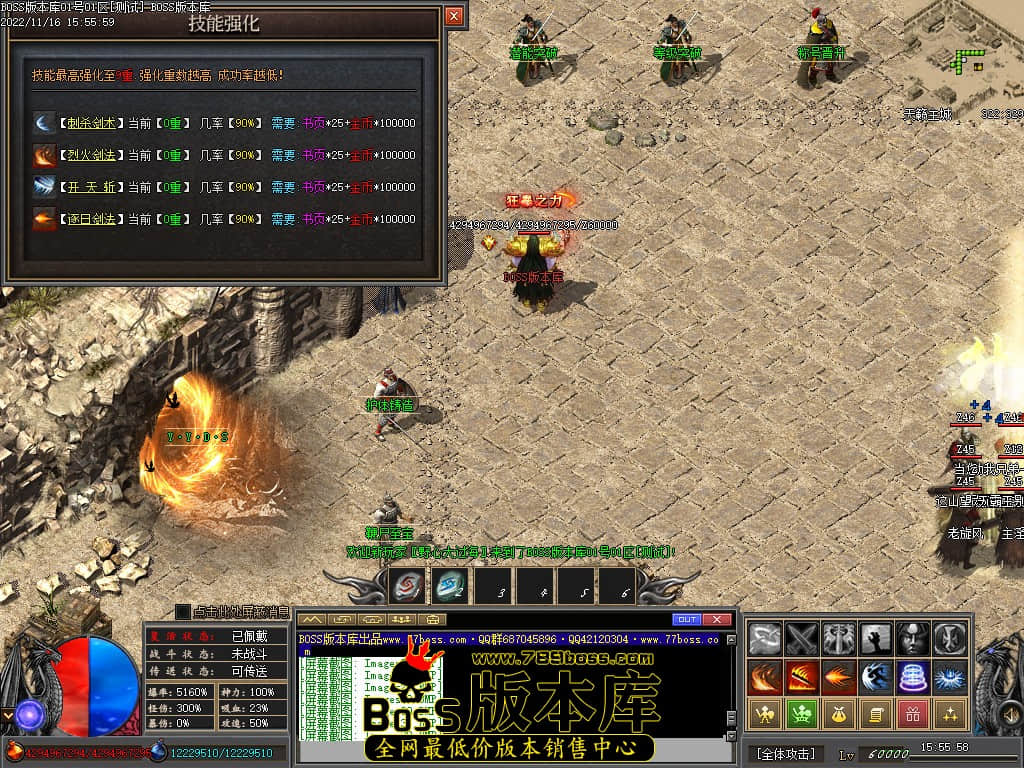
Task: Activate the crossed swords skill icon
Action: pyautogui.click(x=802, y=638)
